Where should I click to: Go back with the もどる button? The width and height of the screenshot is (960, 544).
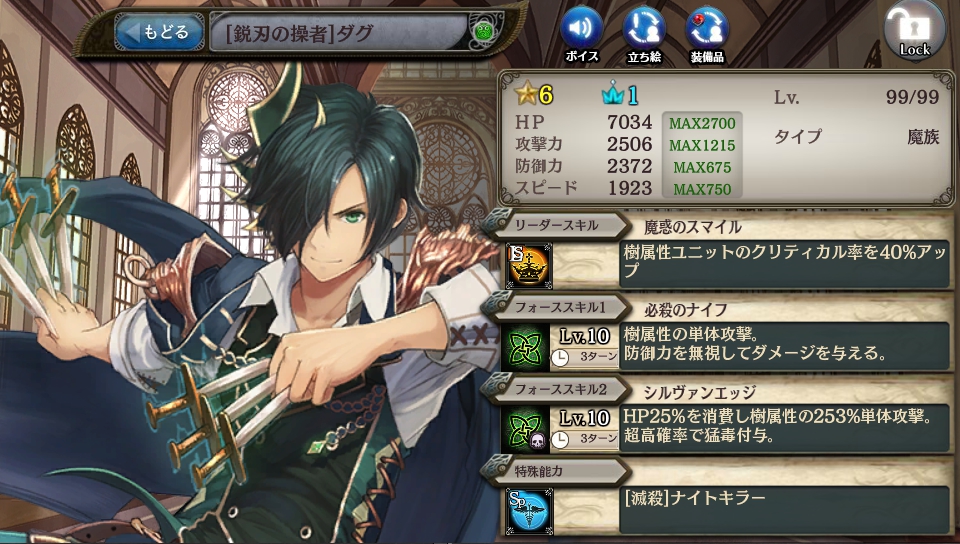click(155, 32)
